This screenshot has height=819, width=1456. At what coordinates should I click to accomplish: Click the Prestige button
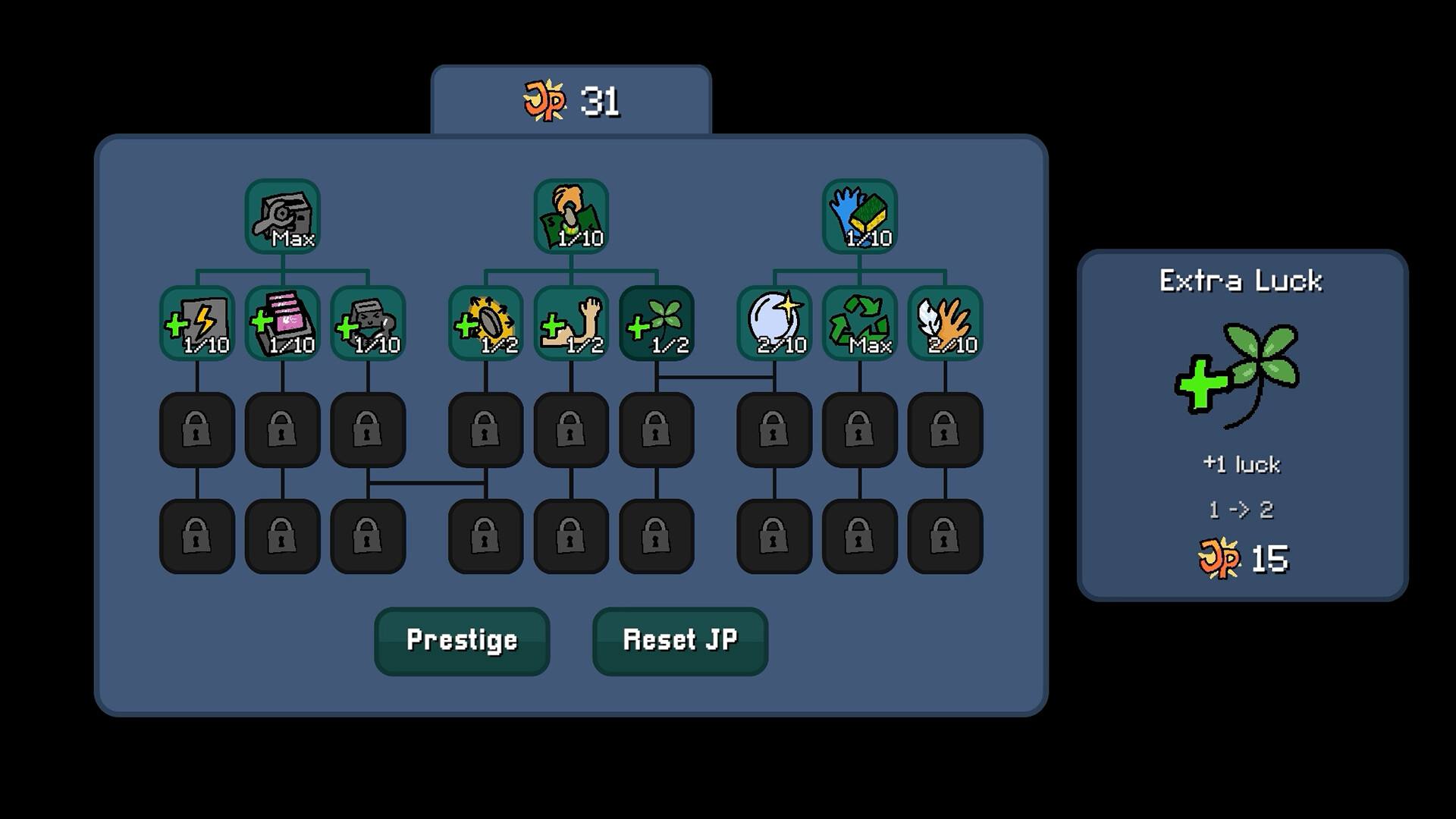click(x=462, y=641)
